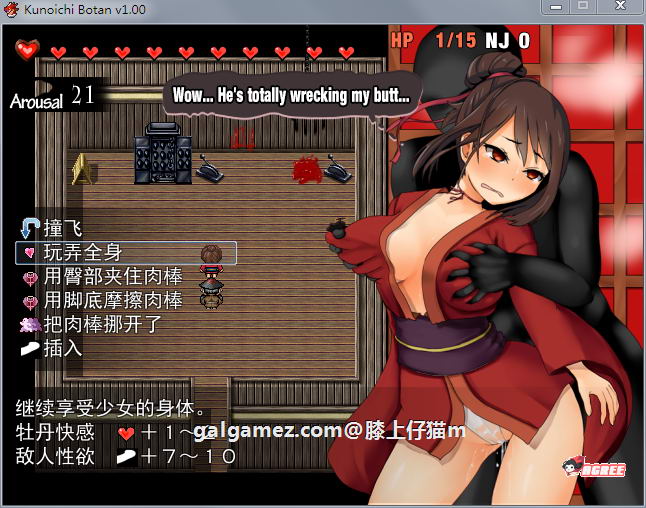Select the 插入 menu option

(x=62, y=348)
